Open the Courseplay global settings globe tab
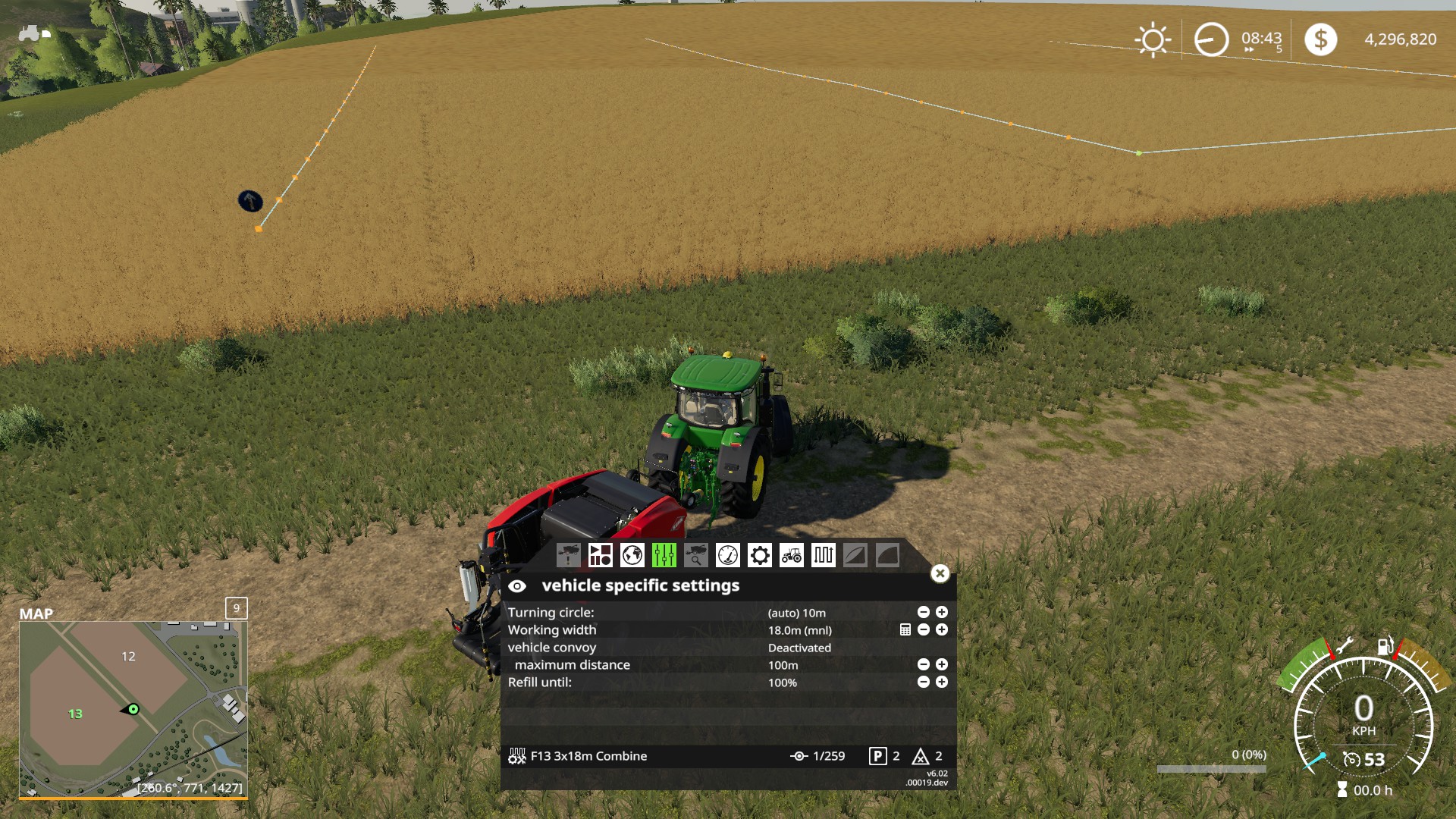Screen dimensions: 1456x819 pyautogui.click(x=631, y=555)
